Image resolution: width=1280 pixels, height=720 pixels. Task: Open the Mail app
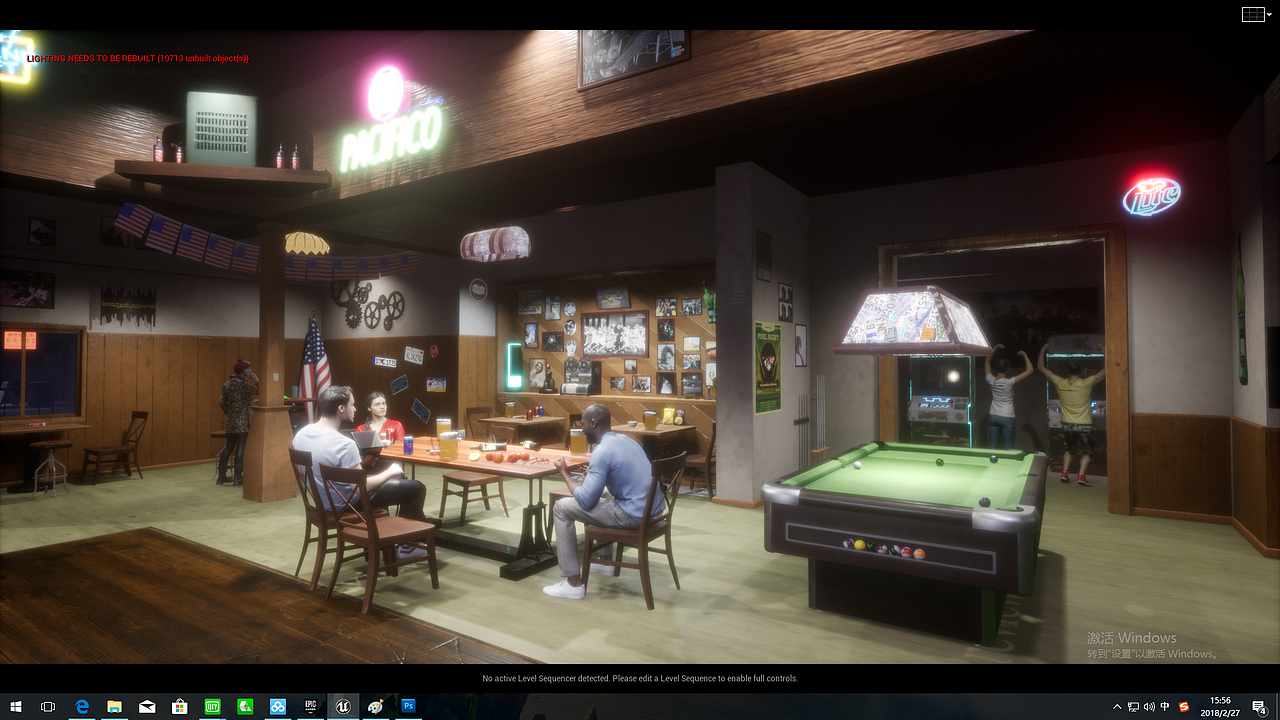147,706
